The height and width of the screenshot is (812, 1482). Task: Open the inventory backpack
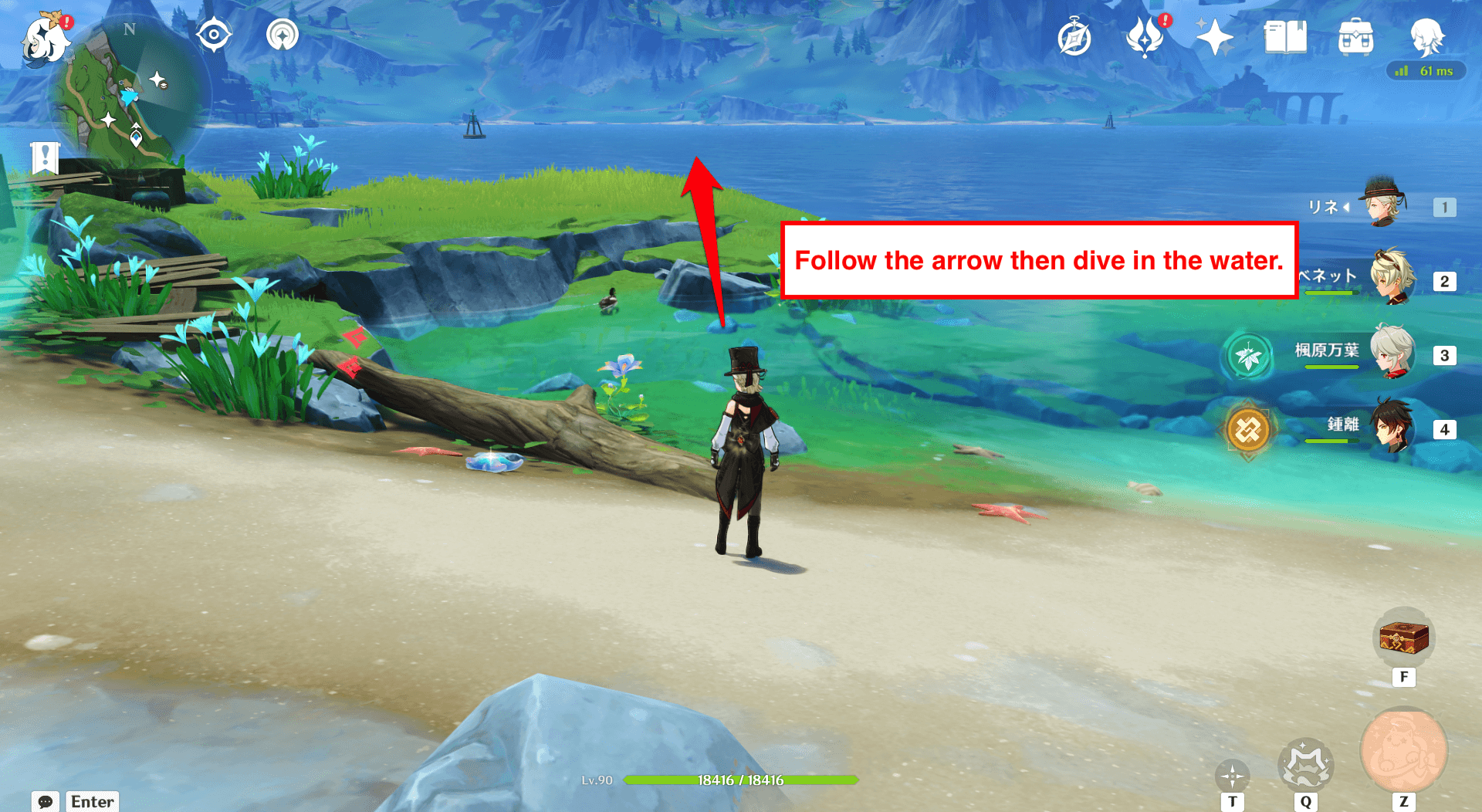(1355, 37)
